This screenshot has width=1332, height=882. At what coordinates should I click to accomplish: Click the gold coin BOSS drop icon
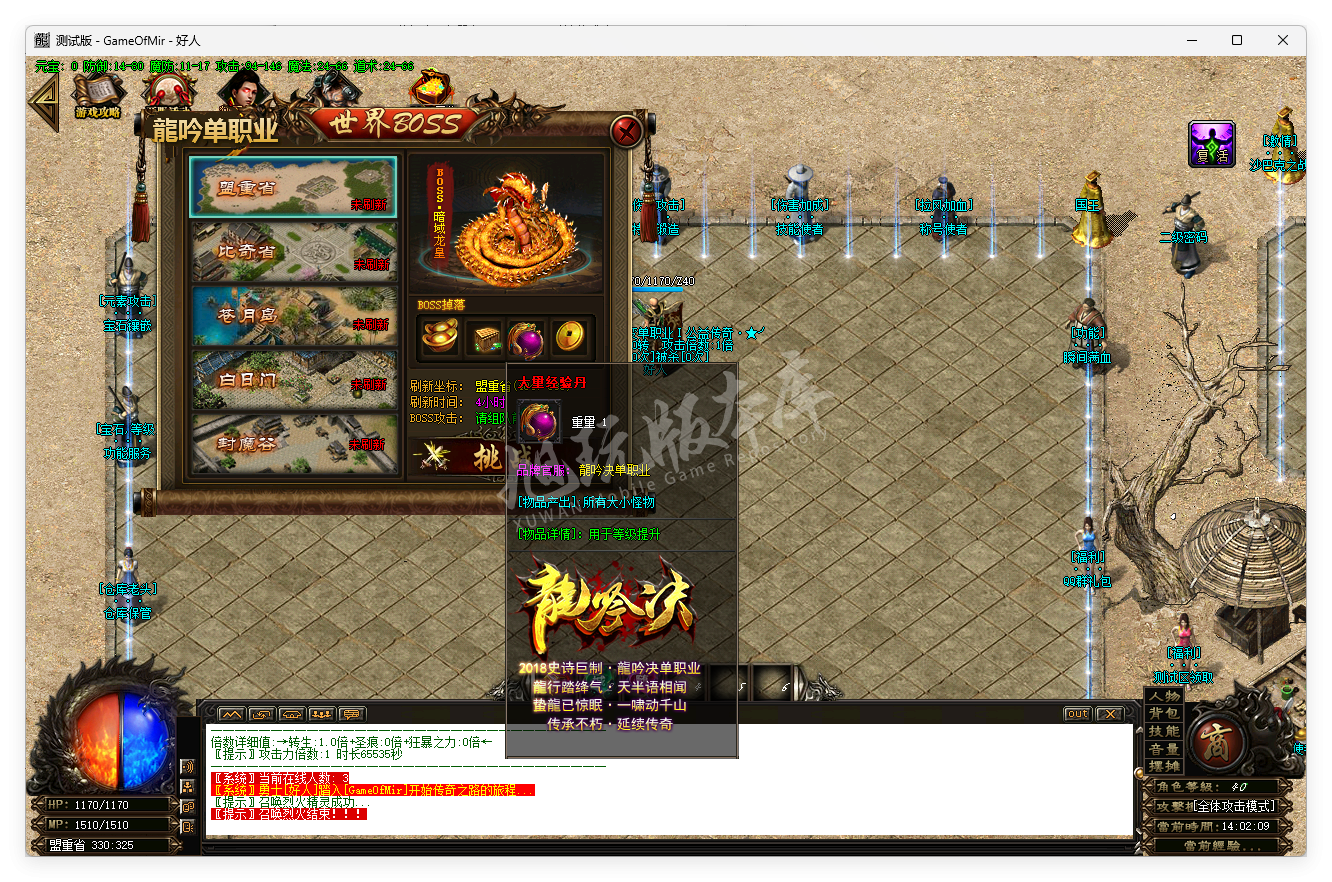tap(570, 338)
